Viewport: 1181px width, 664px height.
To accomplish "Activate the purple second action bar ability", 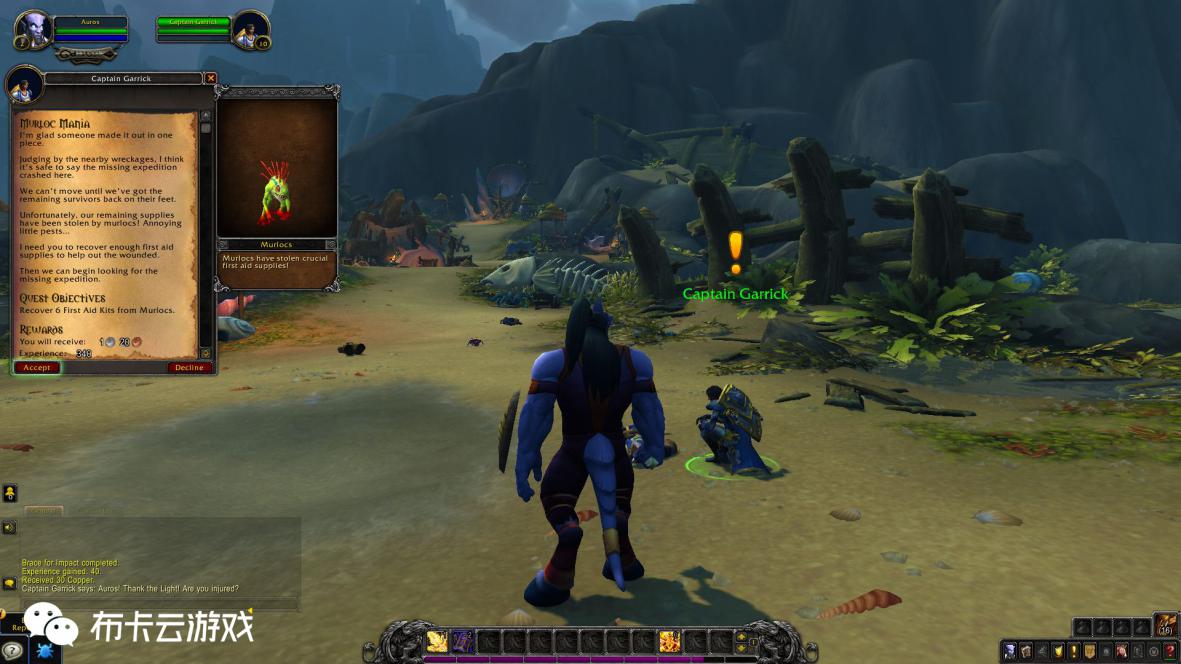I will (x=463, y=641).
